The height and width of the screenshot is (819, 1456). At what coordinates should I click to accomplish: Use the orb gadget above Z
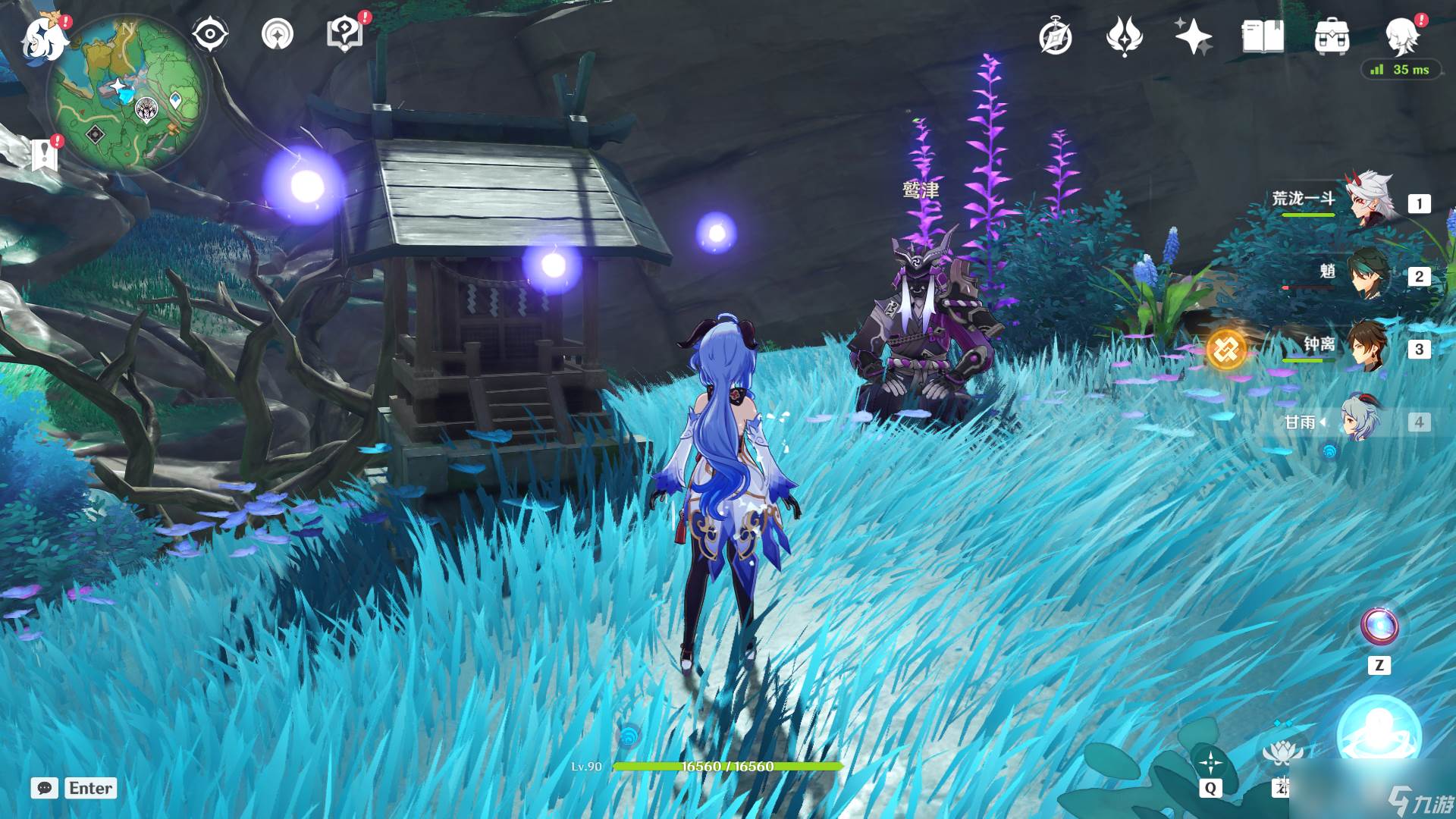1379,626
